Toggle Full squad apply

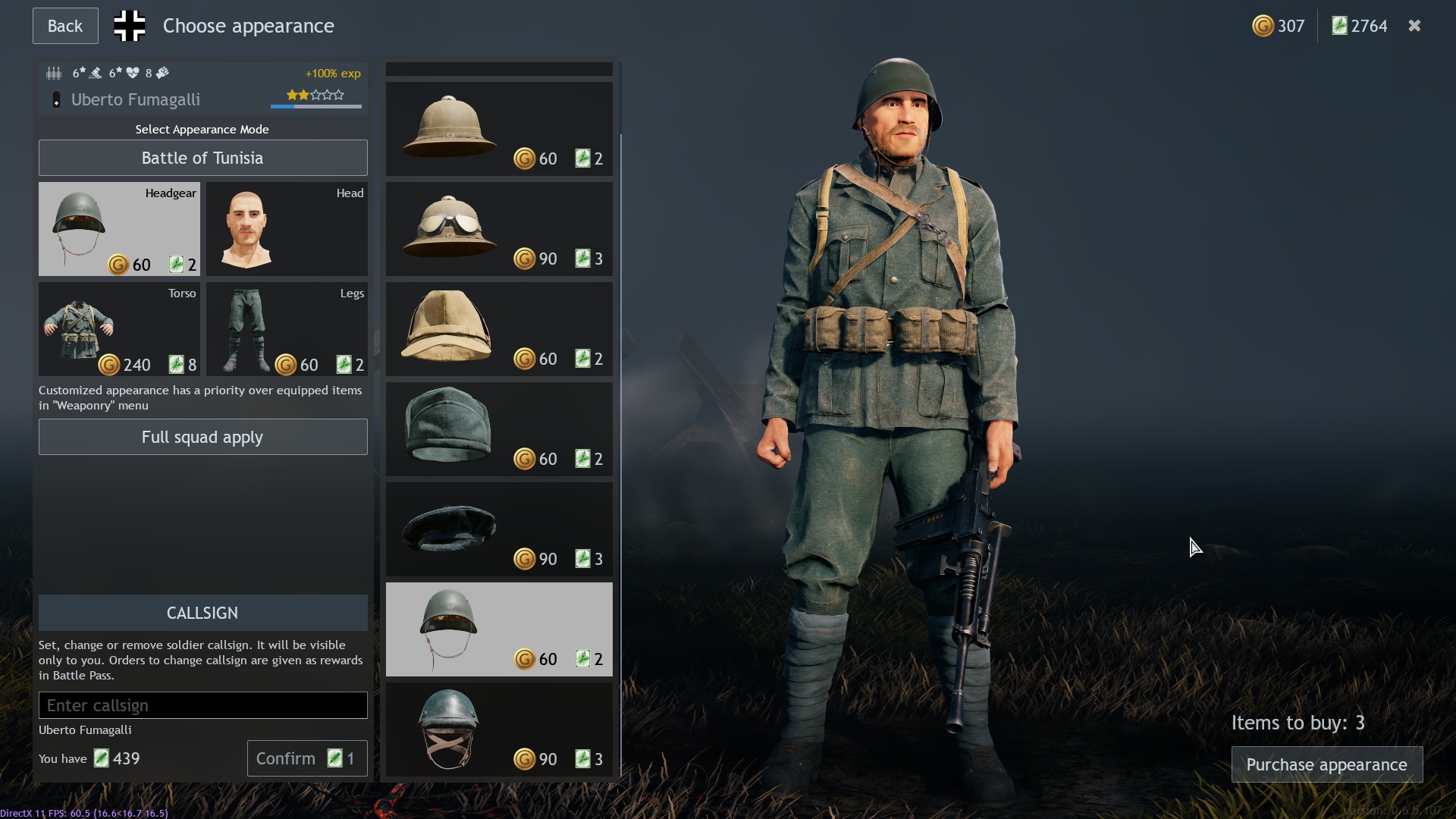(x=202, y=437)
